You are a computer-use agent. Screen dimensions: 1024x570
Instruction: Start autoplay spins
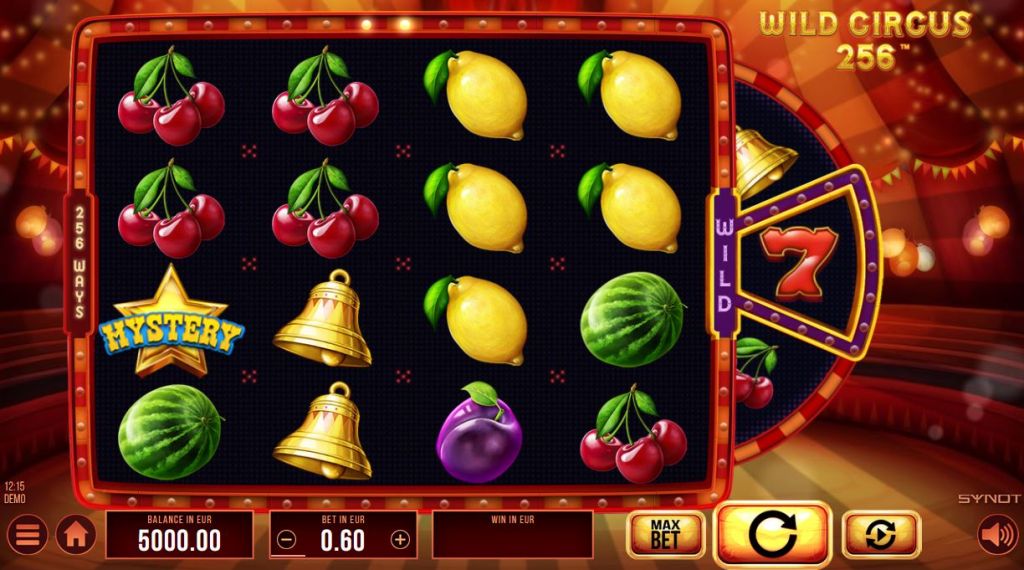[881, 534]
